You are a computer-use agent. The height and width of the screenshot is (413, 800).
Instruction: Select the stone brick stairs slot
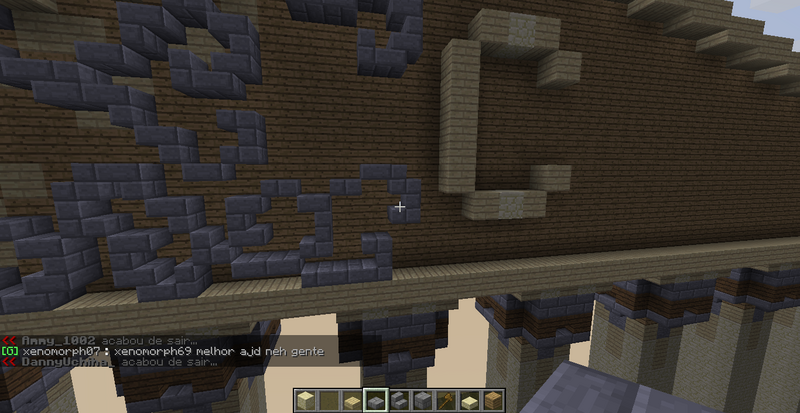[x=399, y=400]
